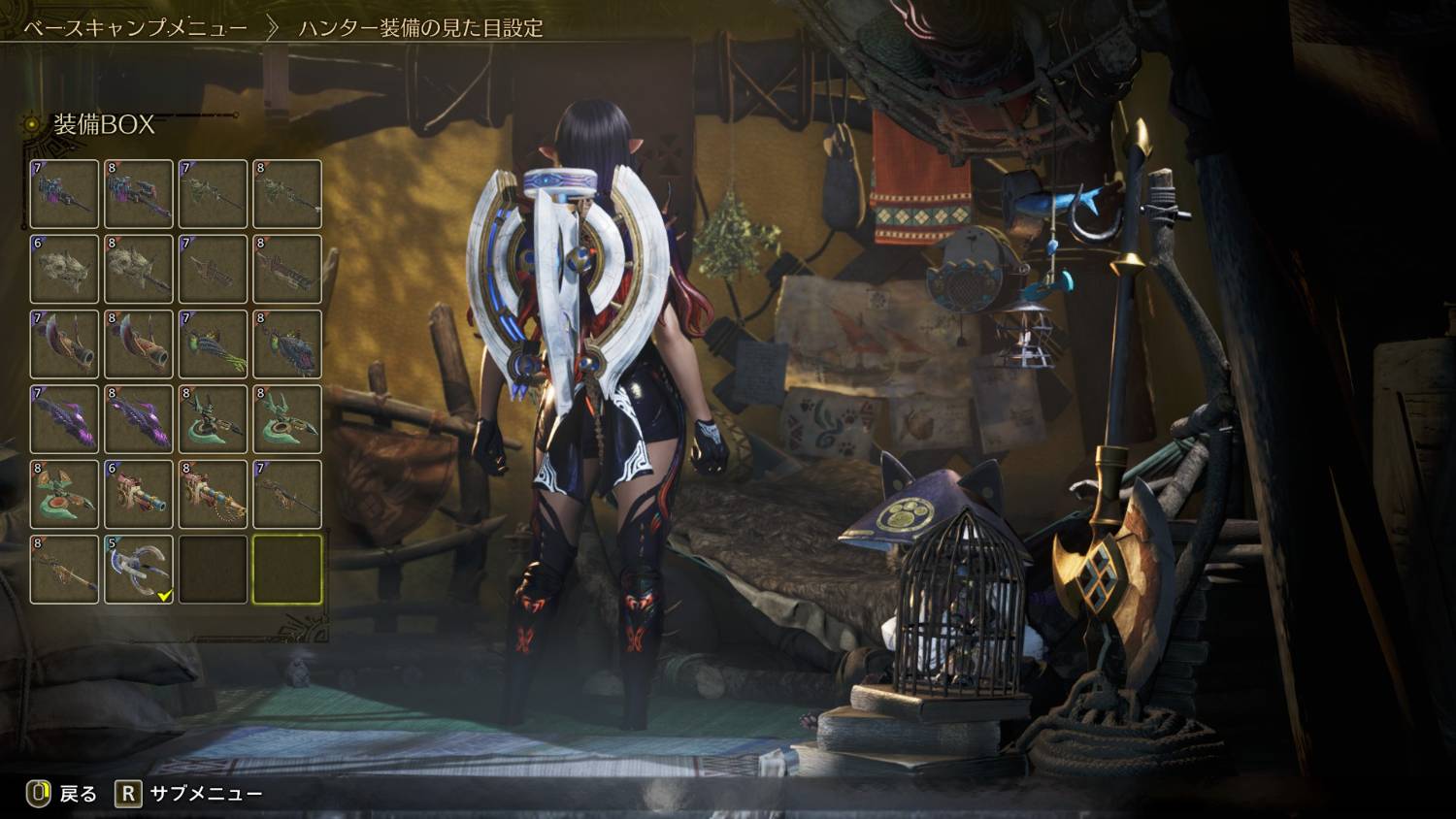Select the dark scaly rarity 8 bowgun
Screen dimensions: 1456x819
click(x=287, y=344)
